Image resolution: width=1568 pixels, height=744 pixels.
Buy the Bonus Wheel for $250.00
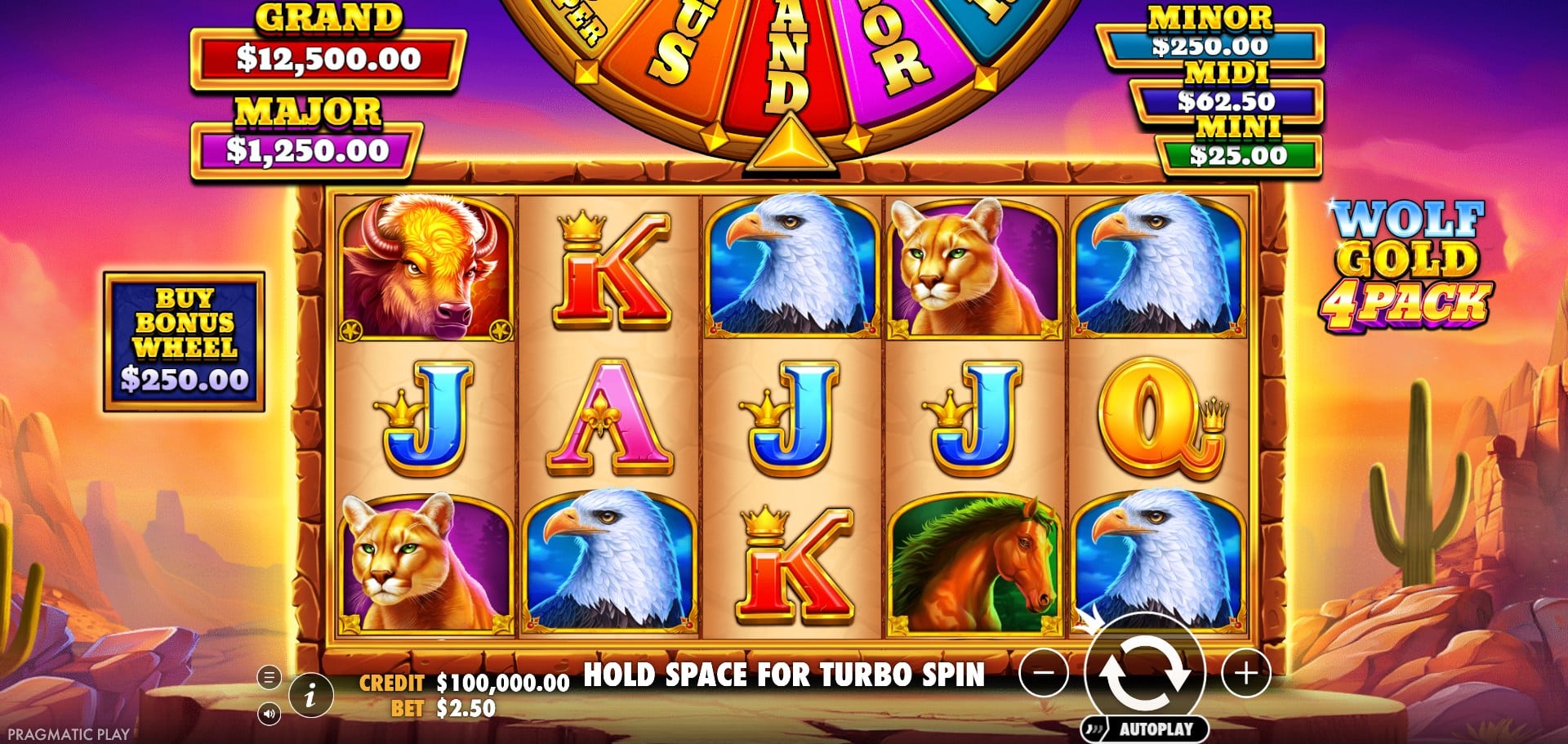point(185,341)
